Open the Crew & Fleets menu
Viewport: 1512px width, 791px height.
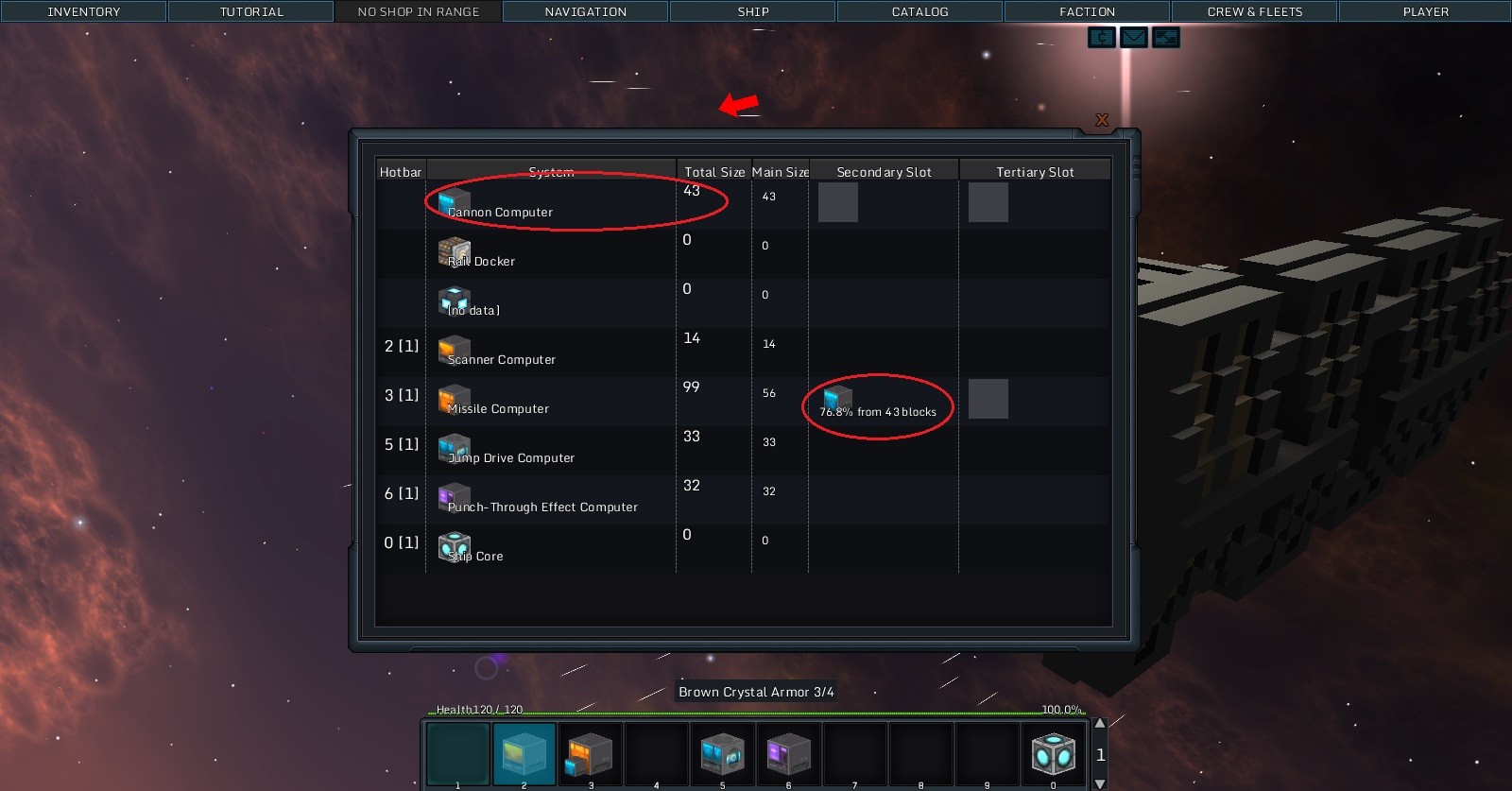1254,11
